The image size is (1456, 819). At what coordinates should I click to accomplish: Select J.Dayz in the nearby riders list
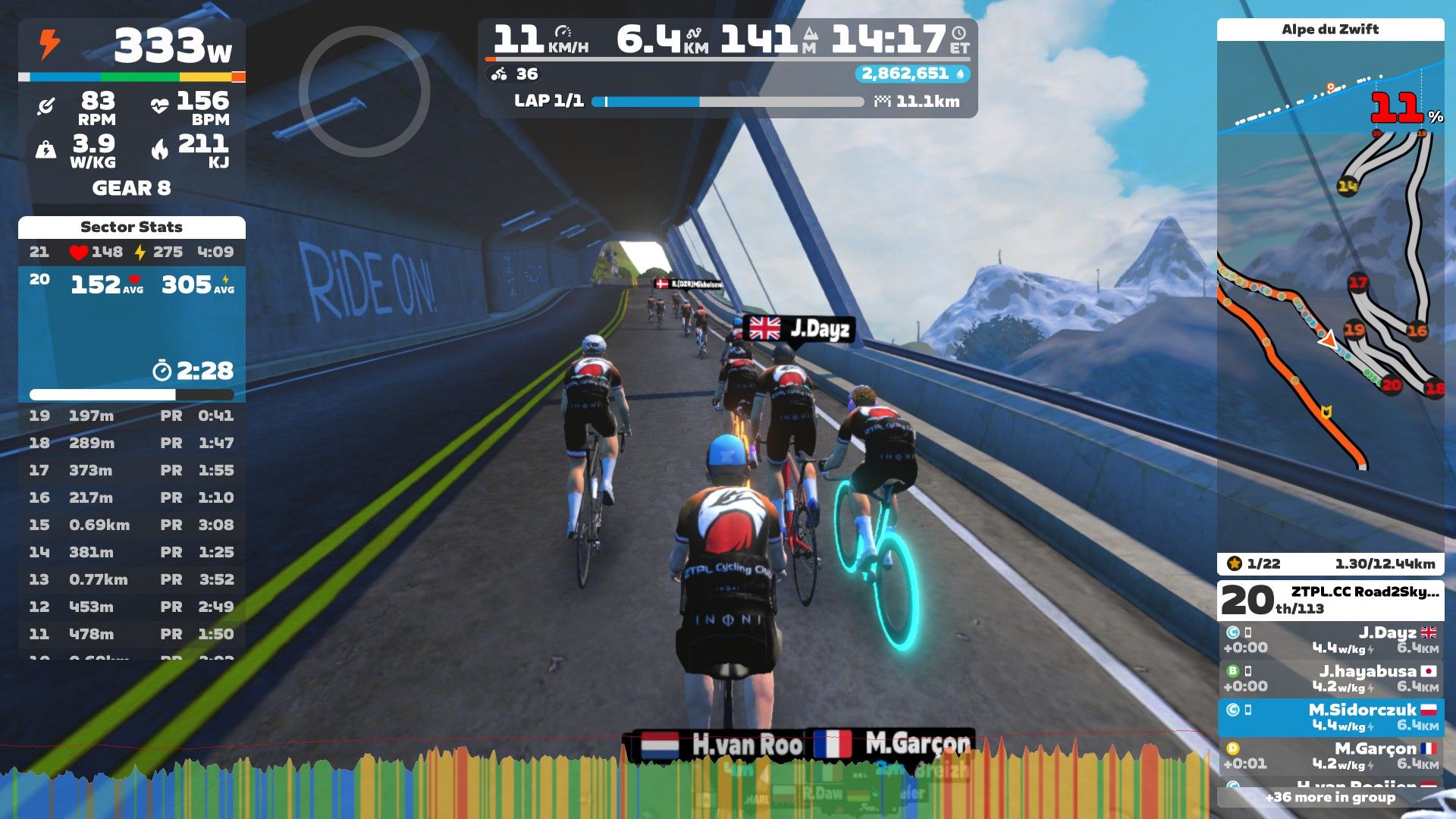pyautogui.click(x=1331, y=640)
